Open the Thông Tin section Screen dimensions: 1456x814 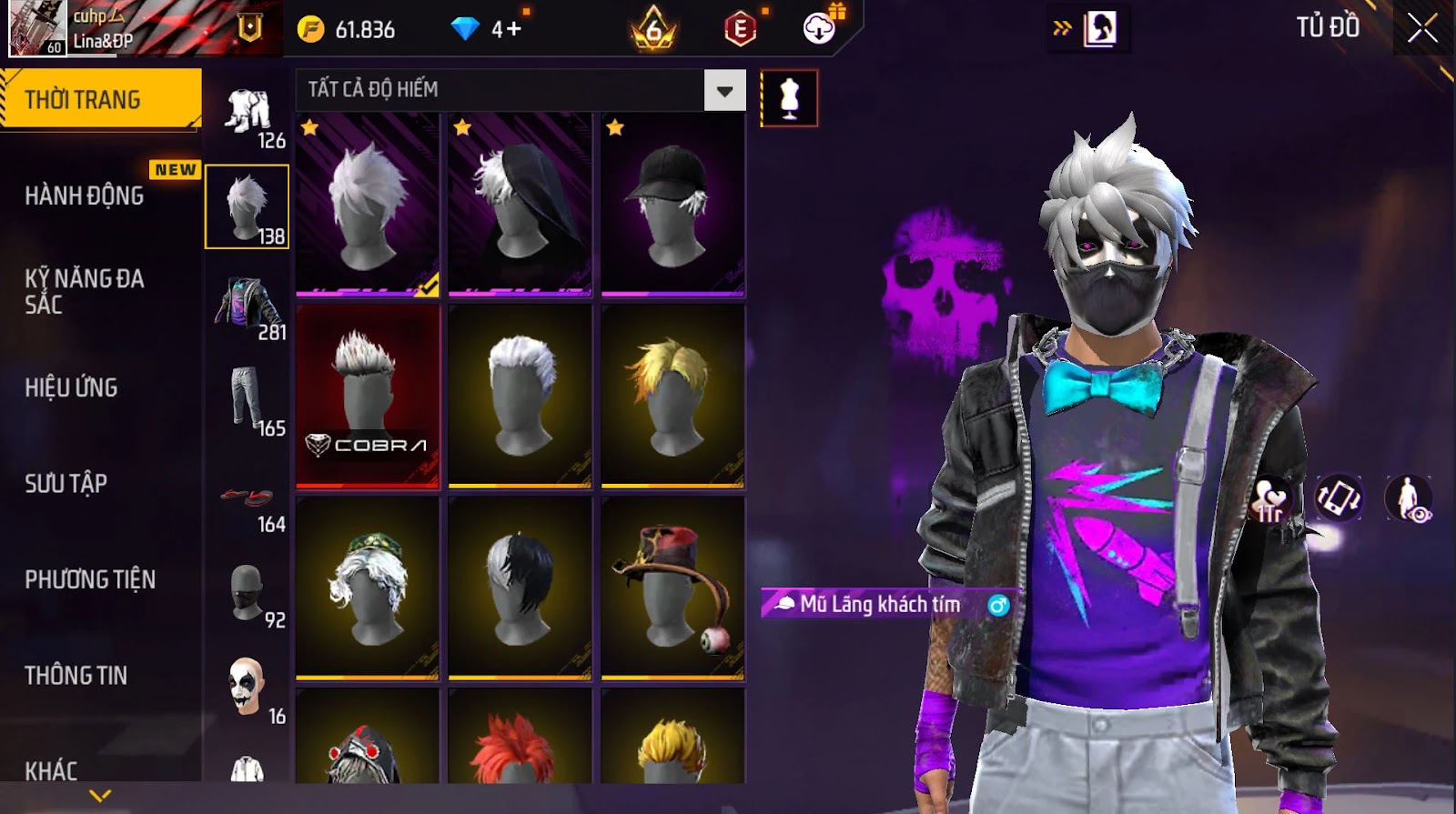click(x=76, y=675)
